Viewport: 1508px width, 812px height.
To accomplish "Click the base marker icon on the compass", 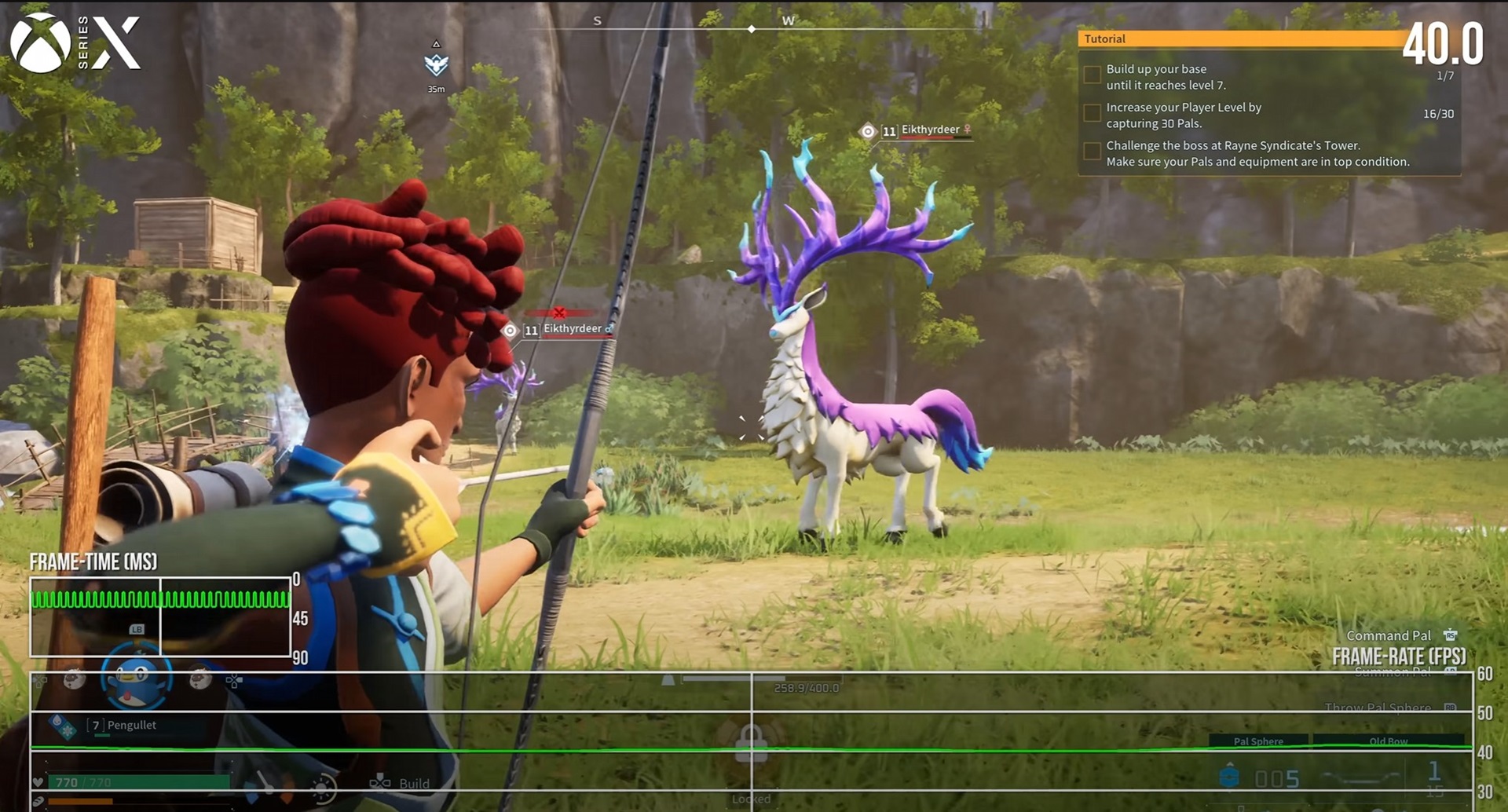I will point(436,64).
